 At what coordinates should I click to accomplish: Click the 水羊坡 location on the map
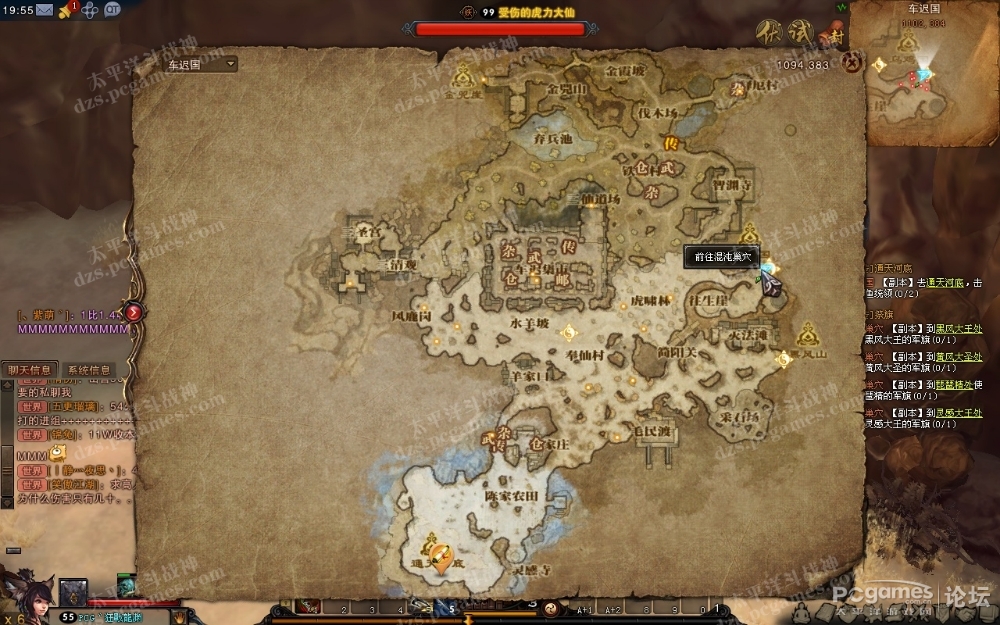click(529, 323)
